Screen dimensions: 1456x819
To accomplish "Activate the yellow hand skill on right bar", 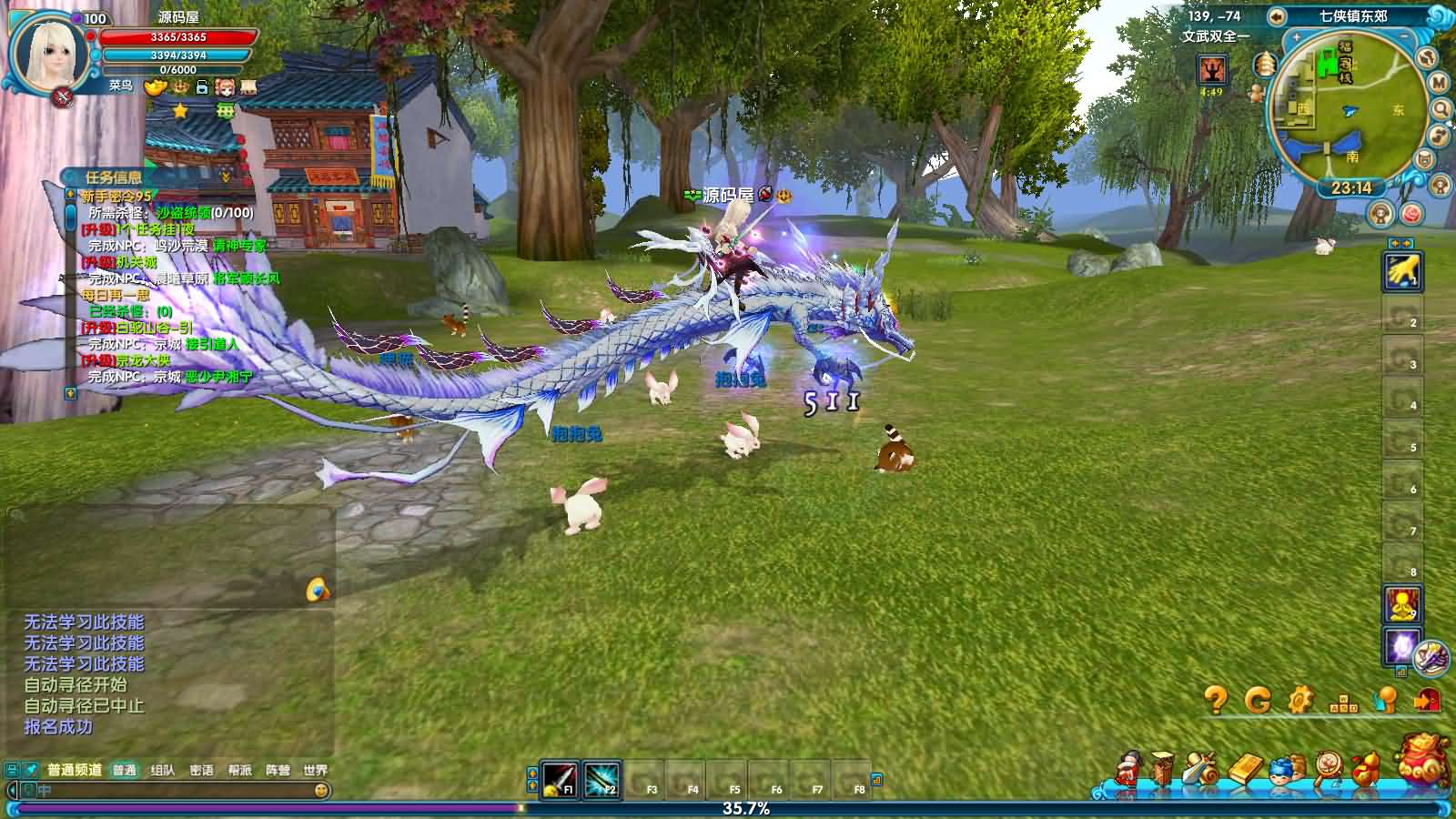I will [x=1401, y=271].
